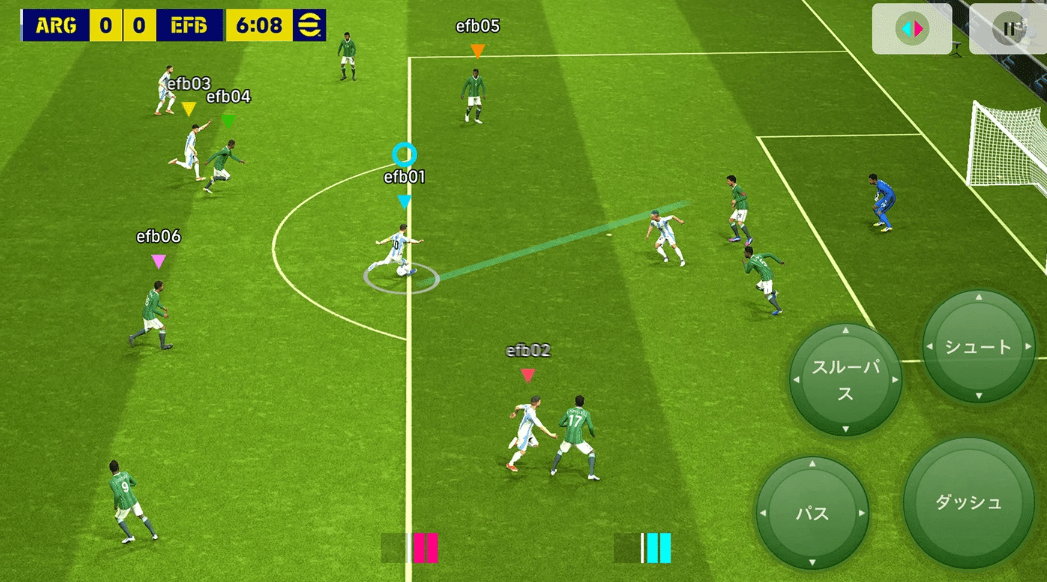Screen dimensions: 1047x582
Task: Tap the シュート (shoot) button
Action: pyautogui.click(x=978, y=347)
